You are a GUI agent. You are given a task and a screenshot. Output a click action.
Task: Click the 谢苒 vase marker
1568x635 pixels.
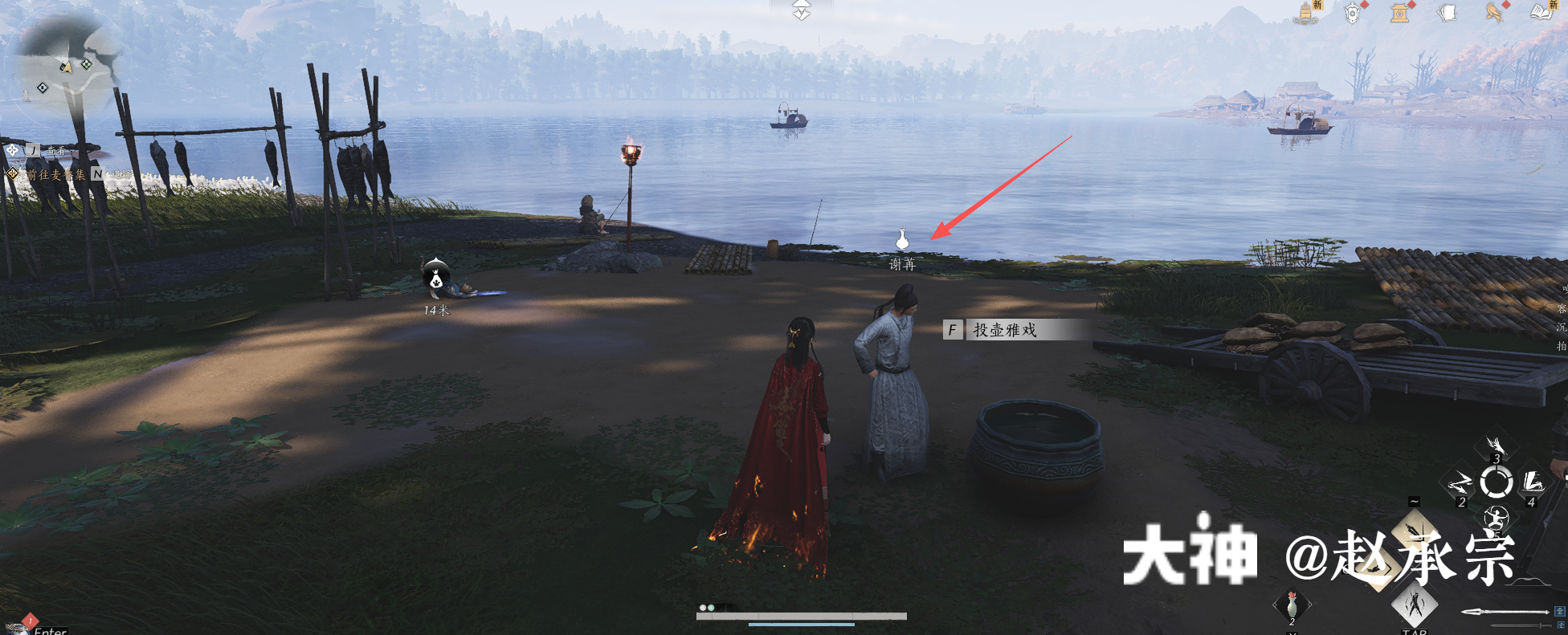902,240
